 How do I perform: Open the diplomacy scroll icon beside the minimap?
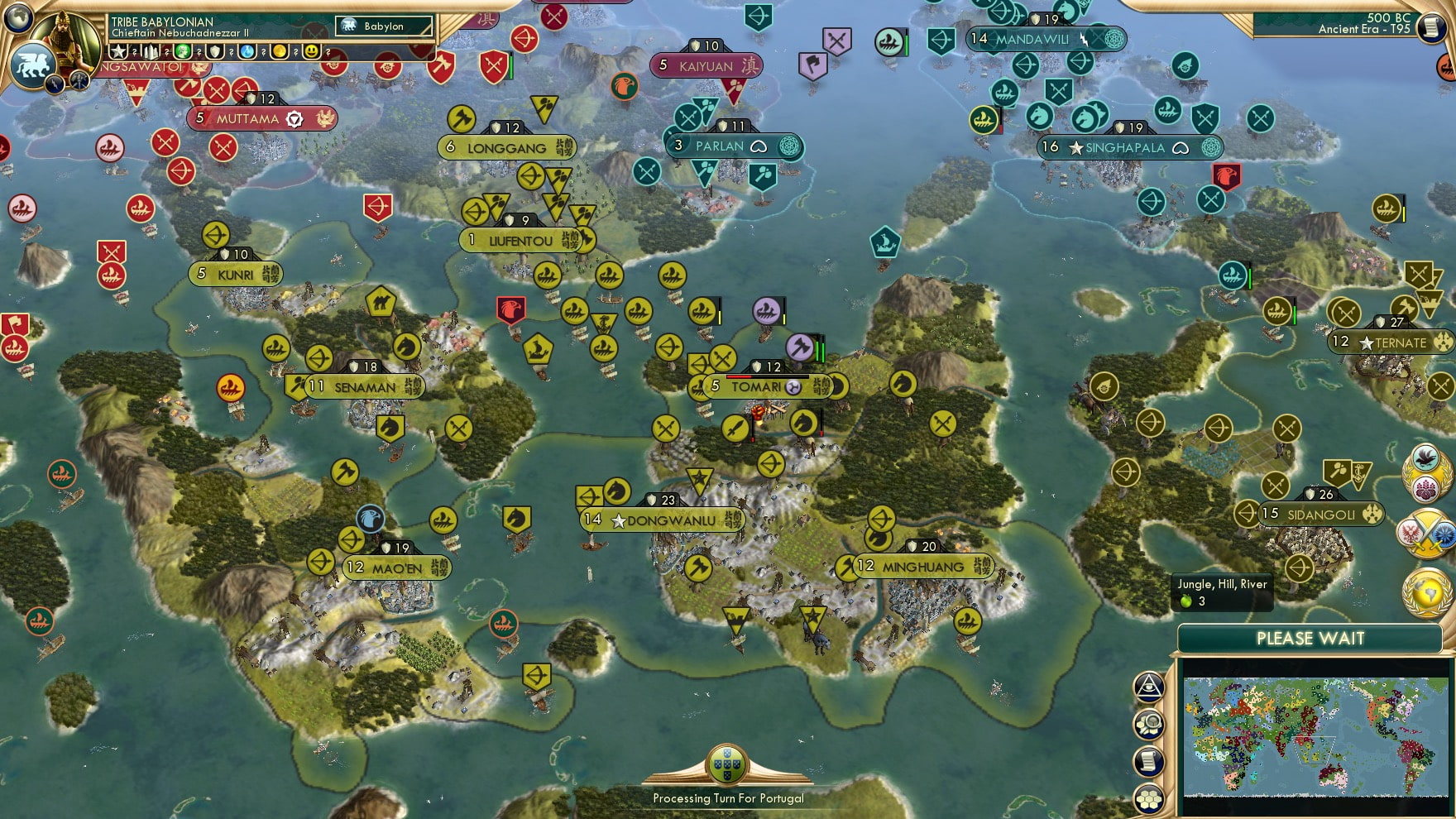(1147, 760)
